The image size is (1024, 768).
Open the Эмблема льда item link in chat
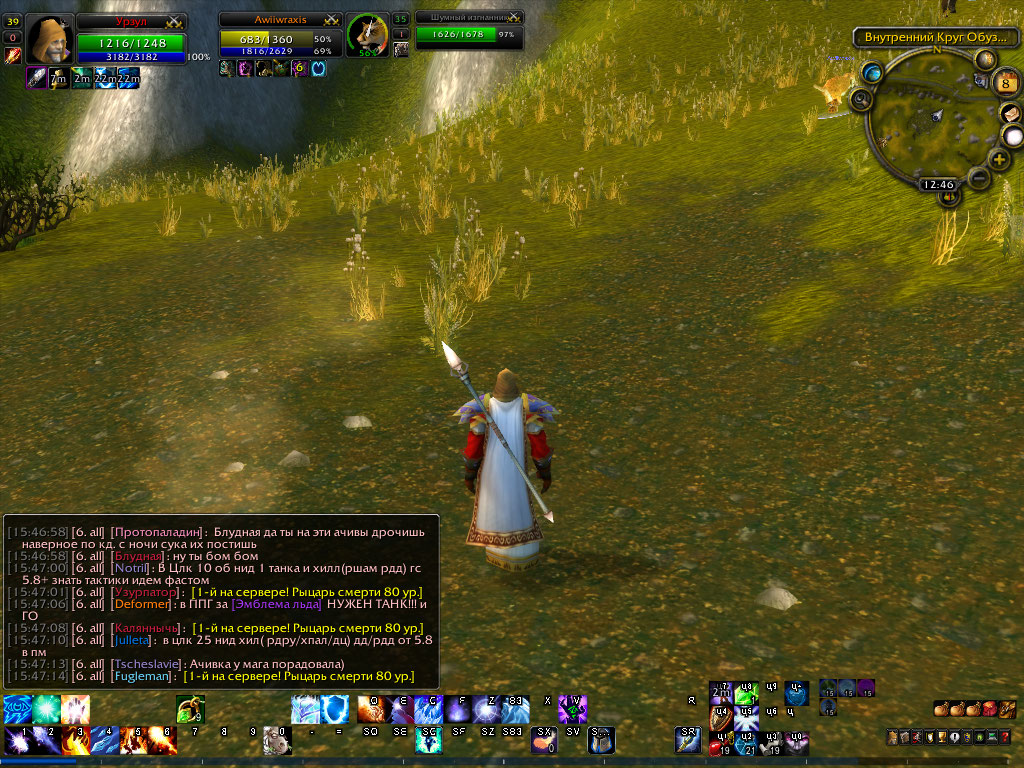point(276,604)
